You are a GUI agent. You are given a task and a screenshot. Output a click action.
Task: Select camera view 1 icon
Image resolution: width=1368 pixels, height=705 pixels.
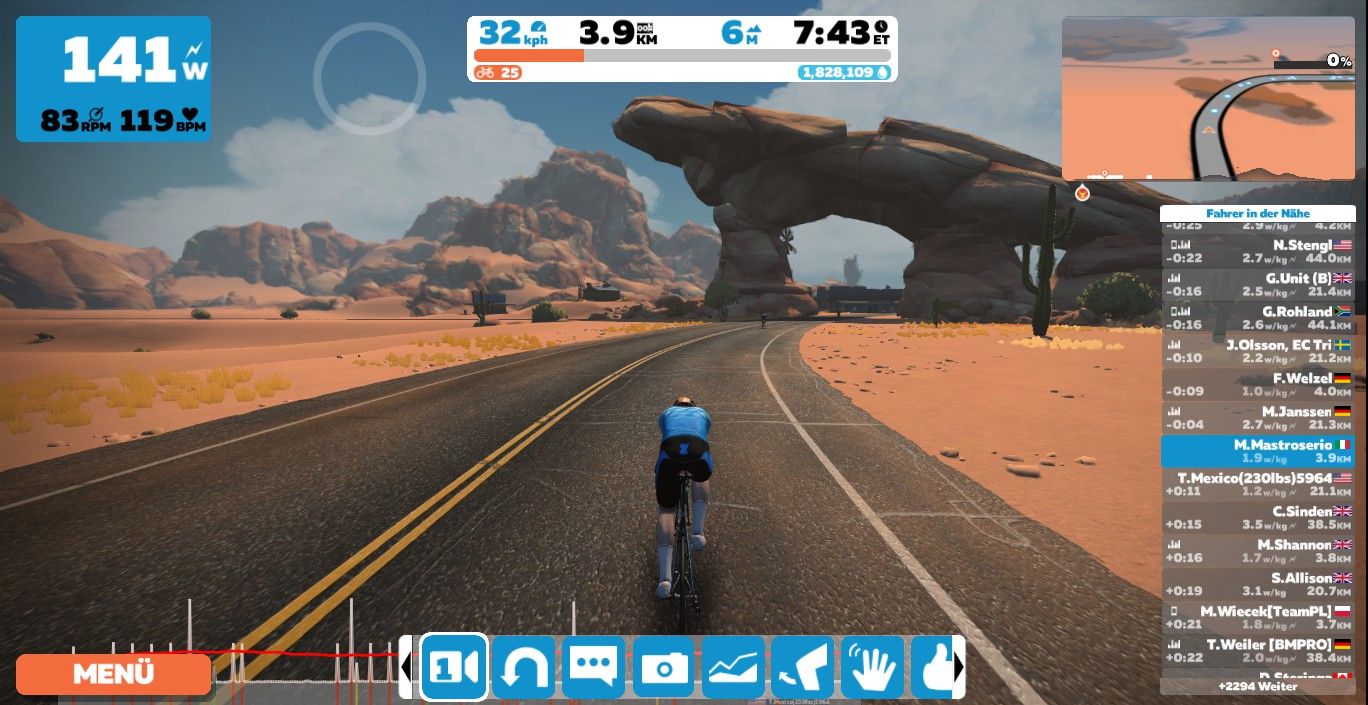point(454,667)
